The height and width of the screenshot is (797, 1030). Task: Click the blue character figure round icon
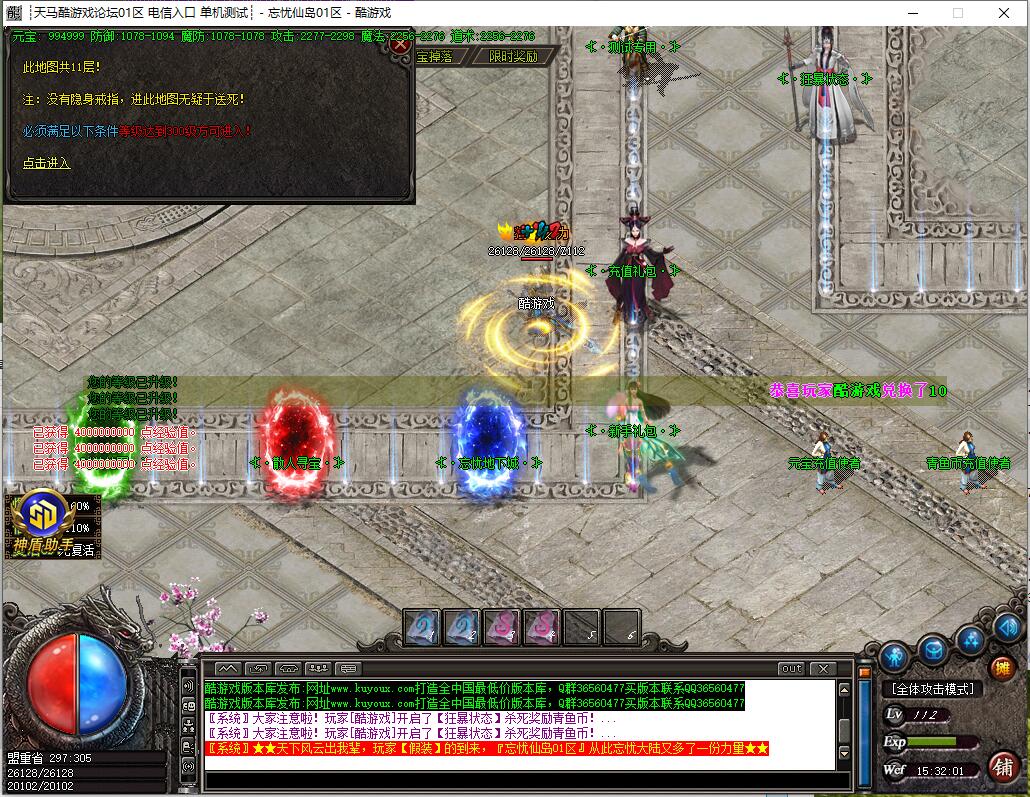pyautogui.click(x=894, y=656)
